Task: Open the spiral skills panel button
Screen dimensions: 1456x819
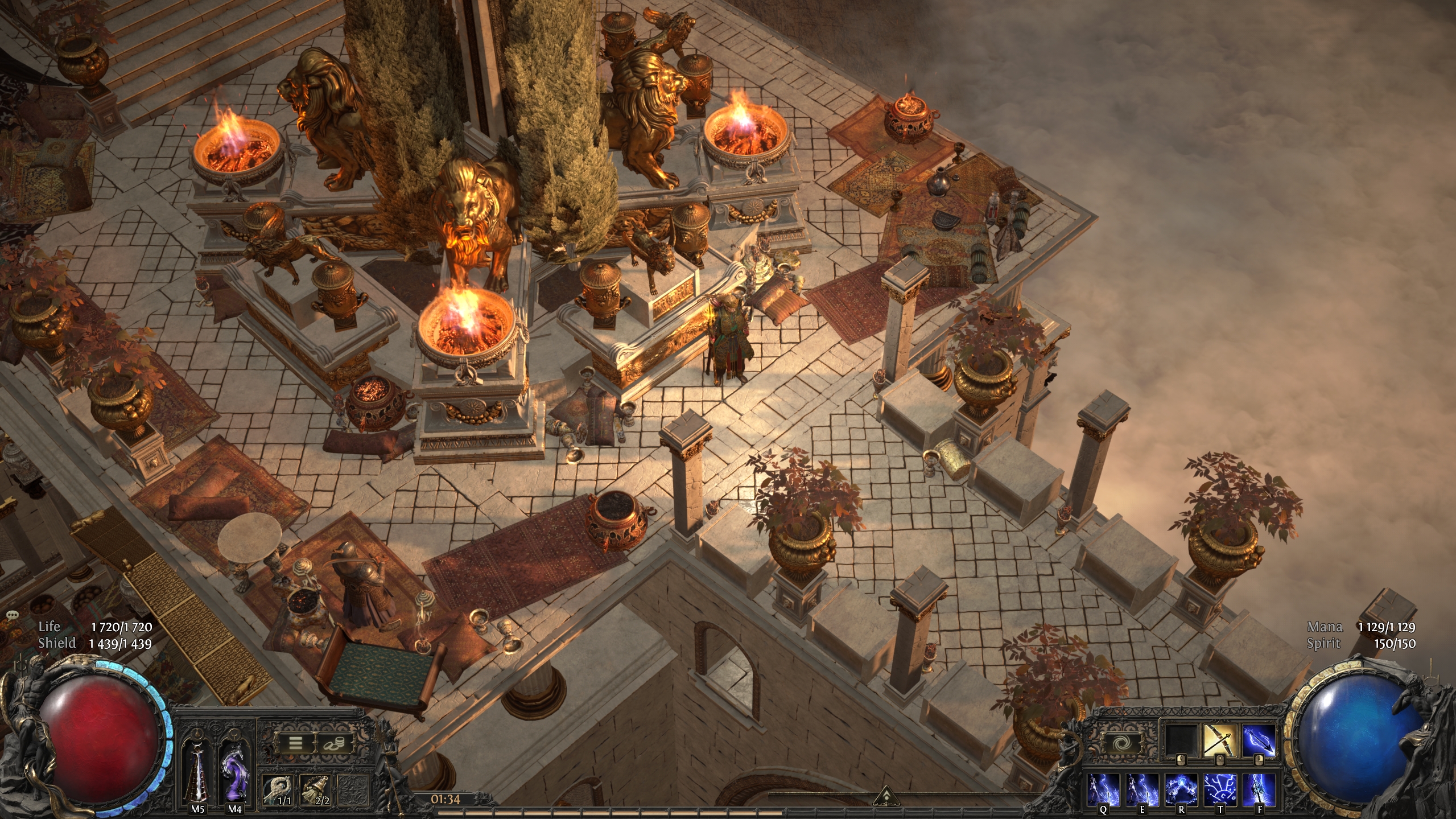Action: click(1121, 743)
